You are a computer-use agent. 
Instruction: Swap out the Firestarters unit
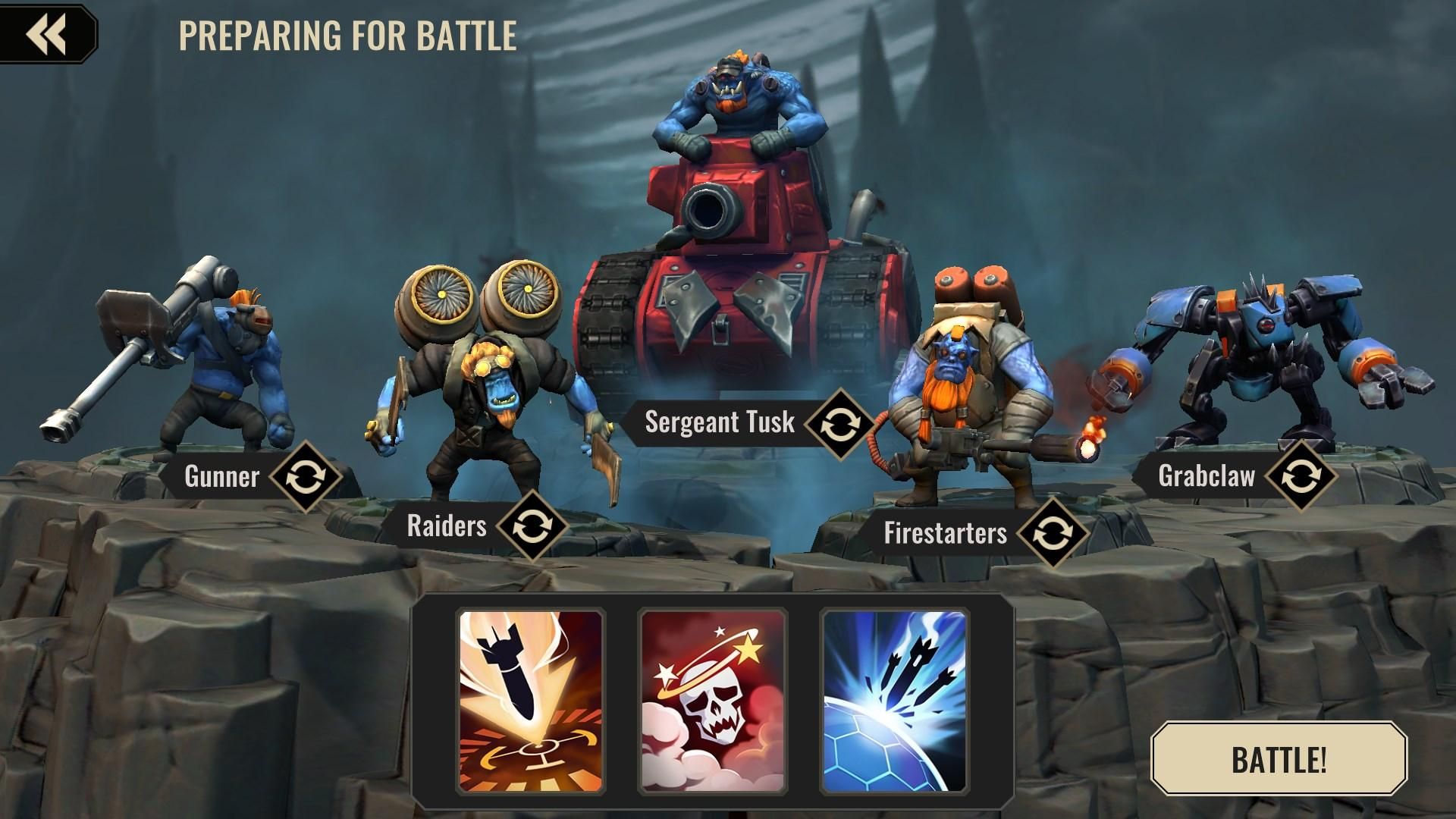[x=1052, y=534]
